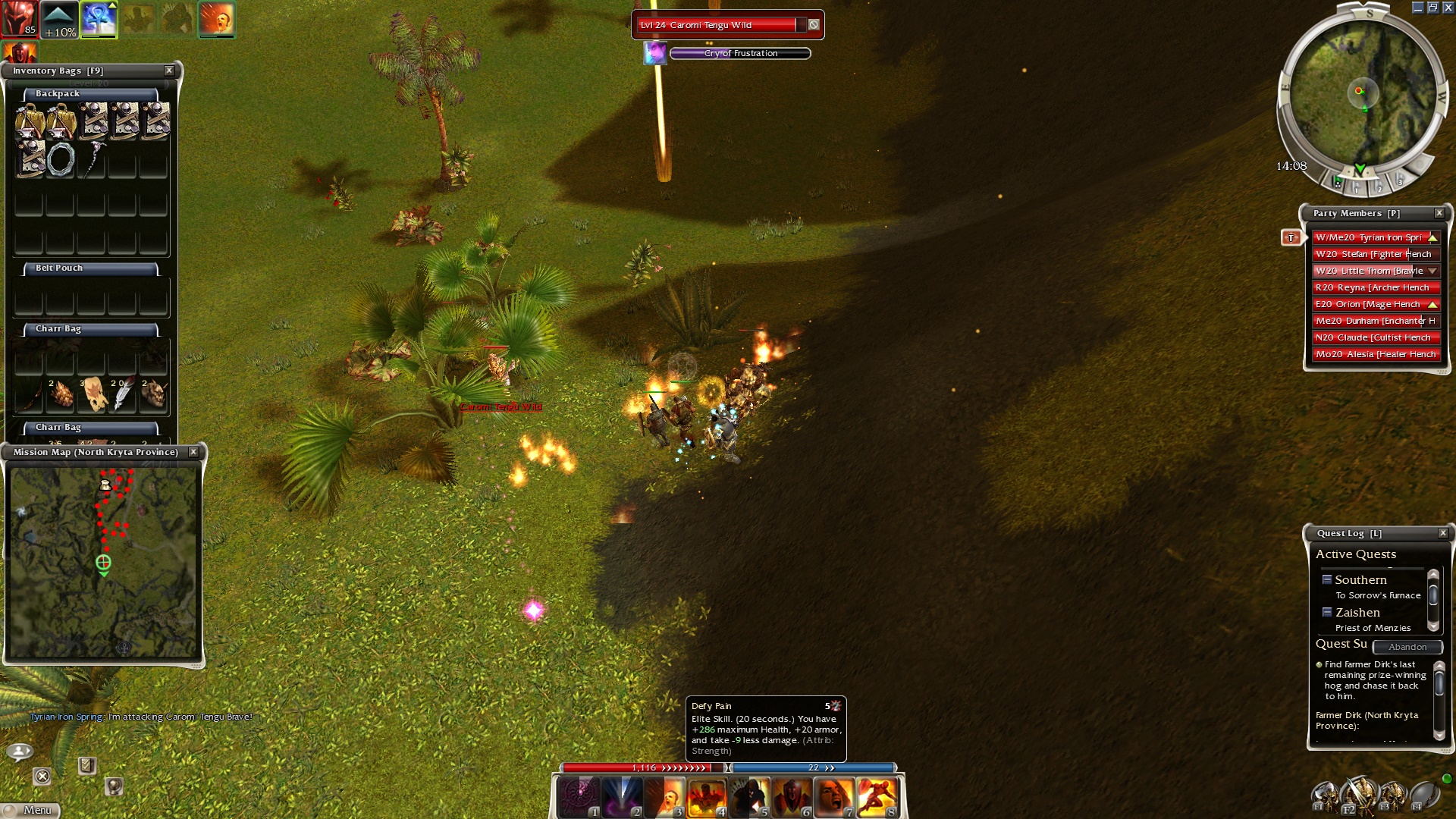Choose the Zaishen quest entry
1456x819 pixels.
(1357, 613)
